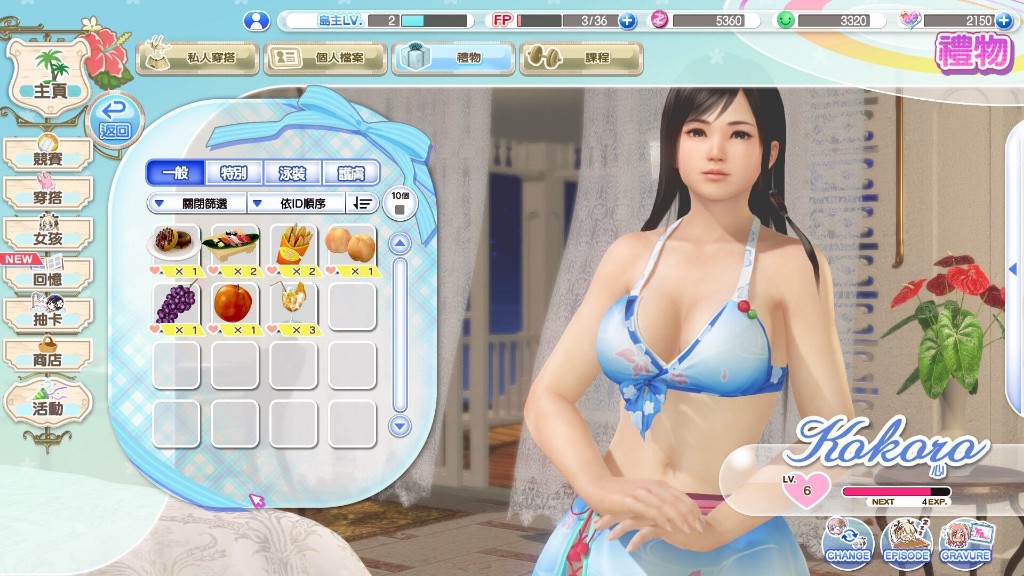Select the 特別 gift category
The width and height of the screenshot is (1024, 576).
tap(234, 173)
